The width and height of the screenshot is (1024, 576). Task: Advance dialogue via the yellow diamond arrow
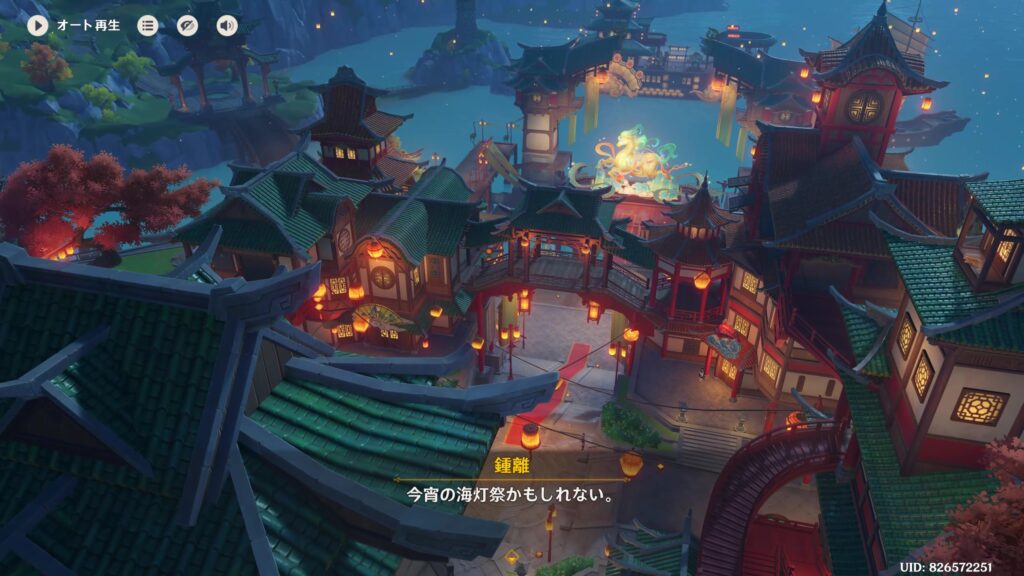(x=512, y=555)
